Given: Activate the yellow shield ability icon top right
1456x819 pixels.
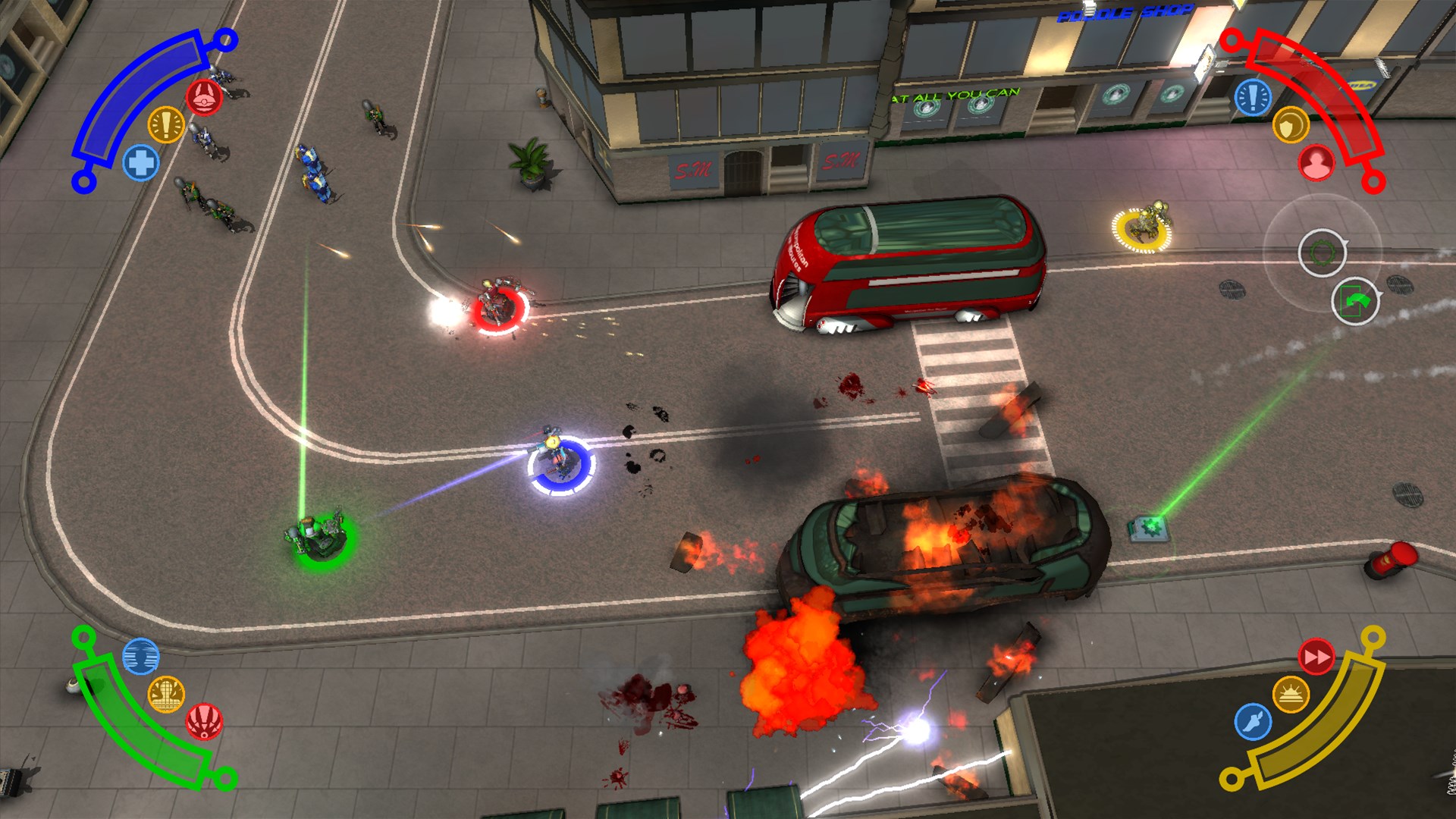Looking at the screenshot, I should click(1291, 126).
